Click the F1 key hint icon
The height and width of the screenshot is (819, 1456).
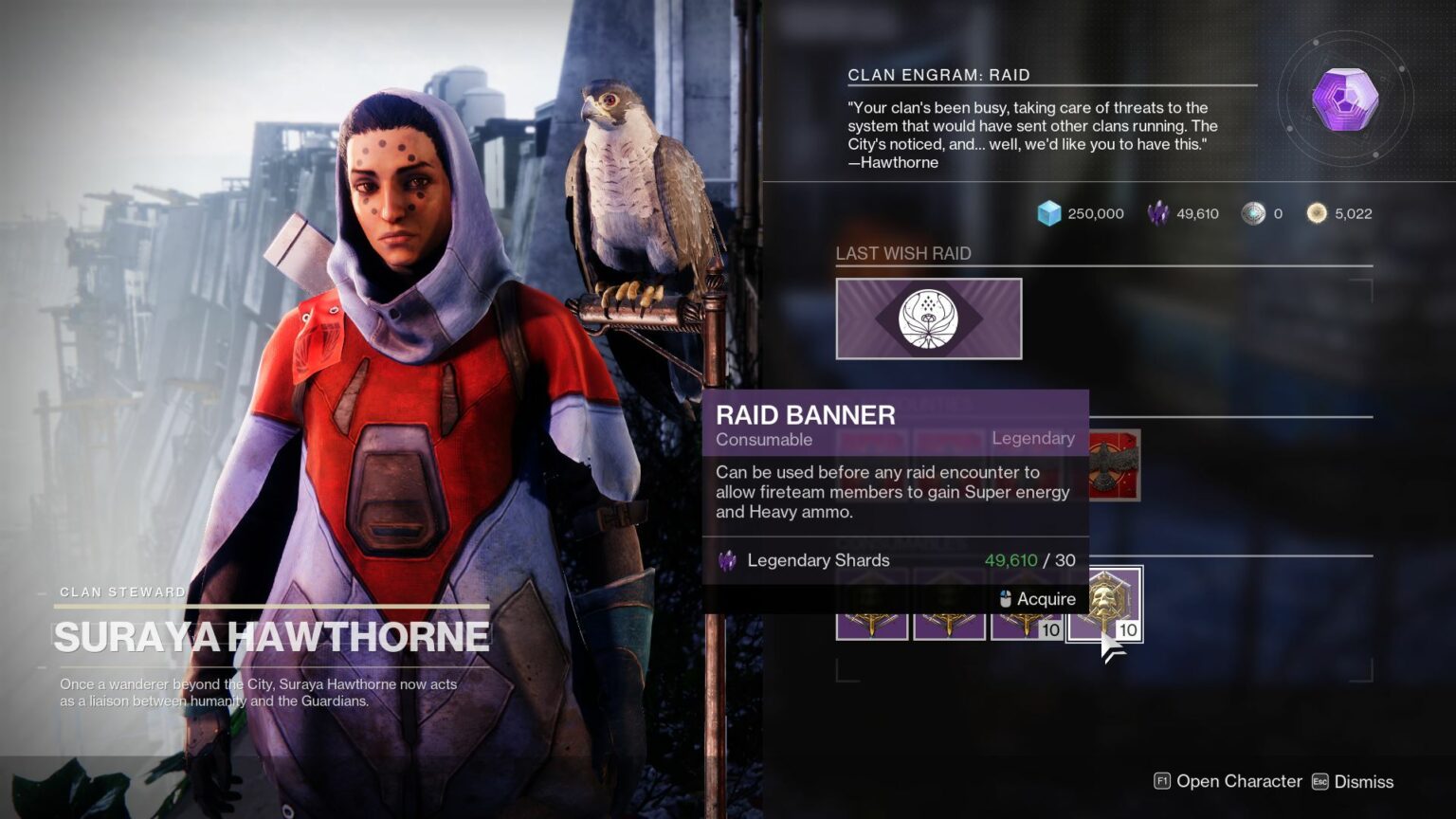pos(1160,781)
